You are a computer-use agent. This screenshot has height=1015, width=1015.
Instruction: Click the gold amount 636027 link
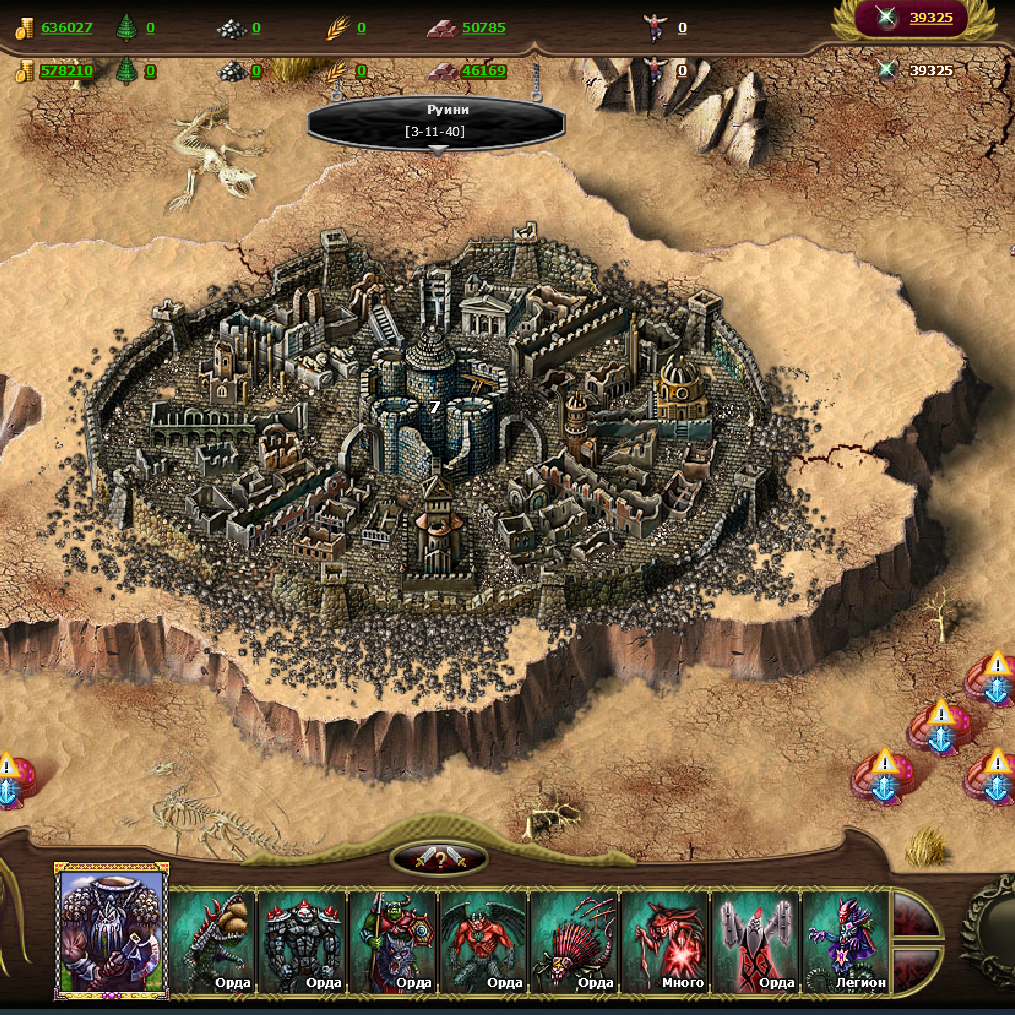[67, 28]
